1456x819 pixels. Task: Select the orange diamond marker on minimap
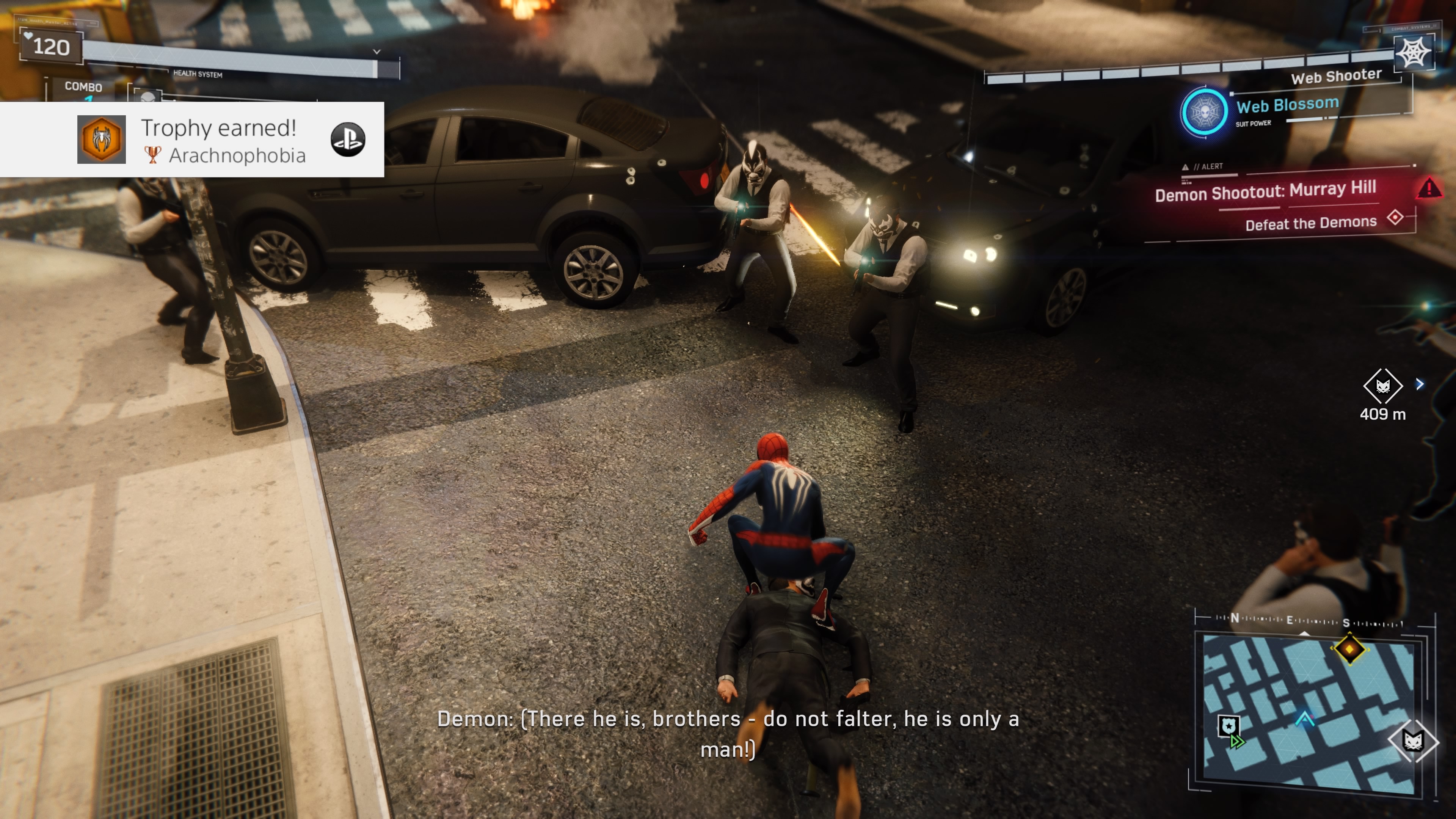[x=1350, y=649]
